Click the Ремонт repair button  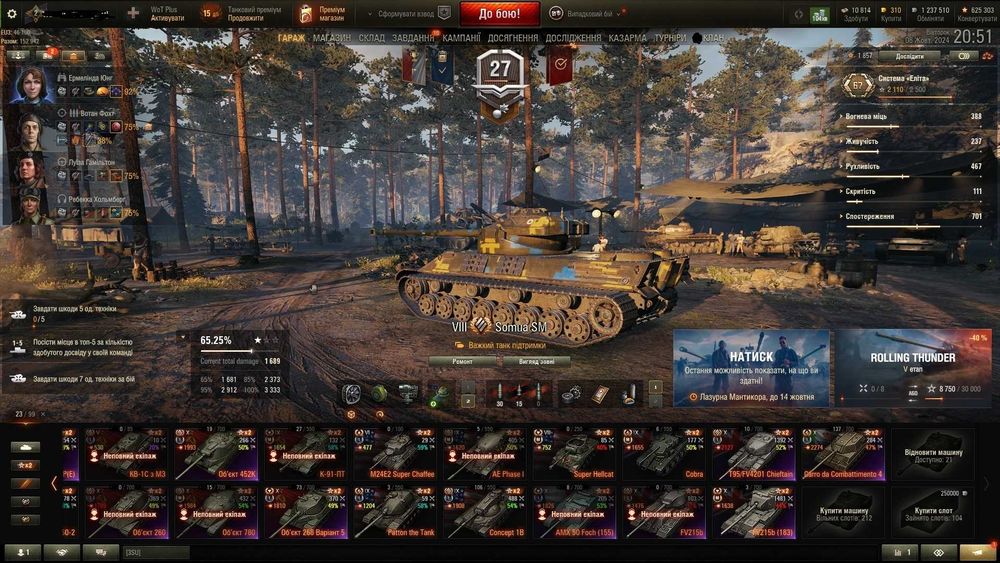[x=462, y=361]
